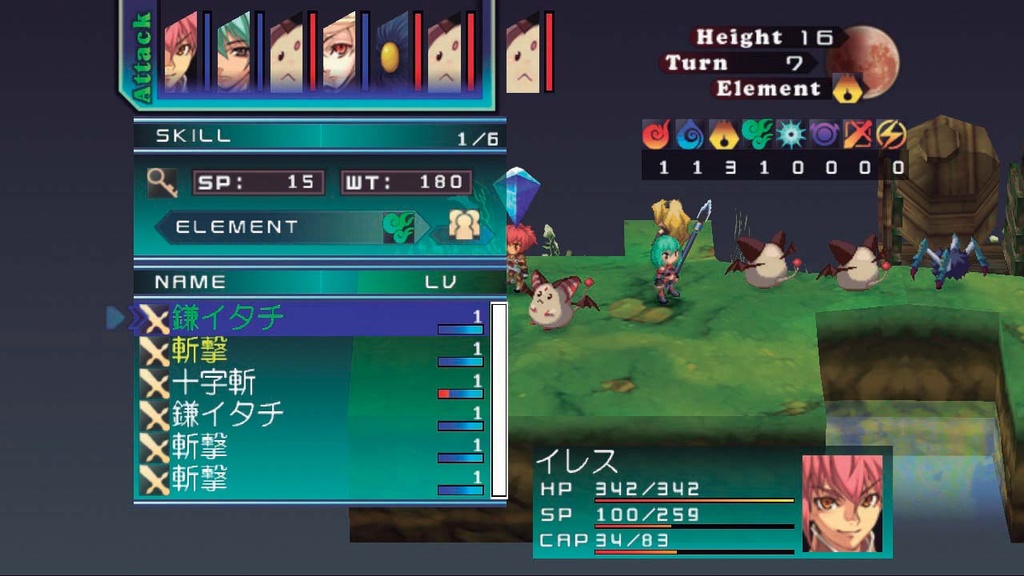This screenshot has height=576, width=1024.
Task: Pick the 十字斬 skill
Action: click(215, 382)
